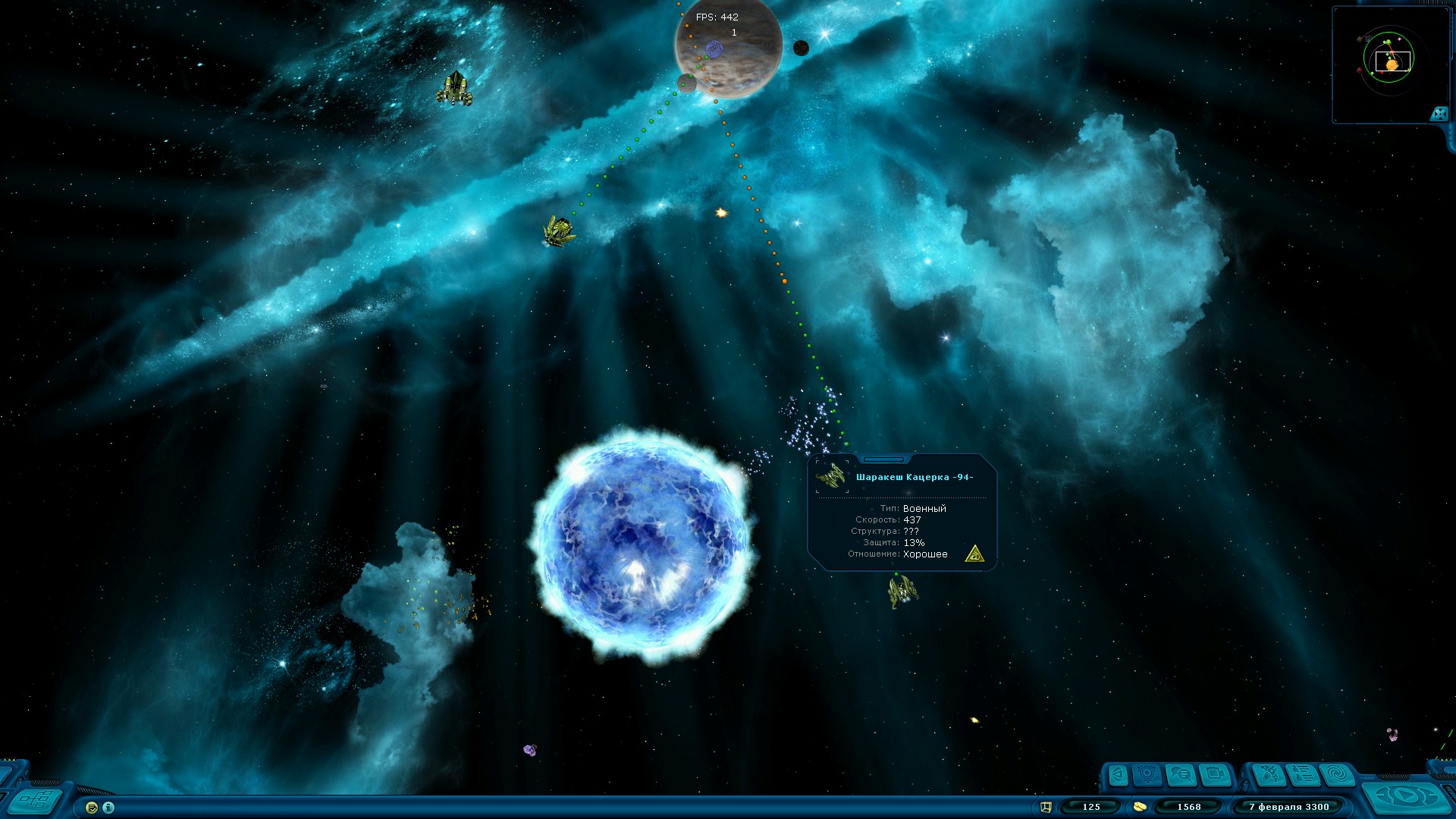
Task: Click the counter showing 125
Action: 1090,807
